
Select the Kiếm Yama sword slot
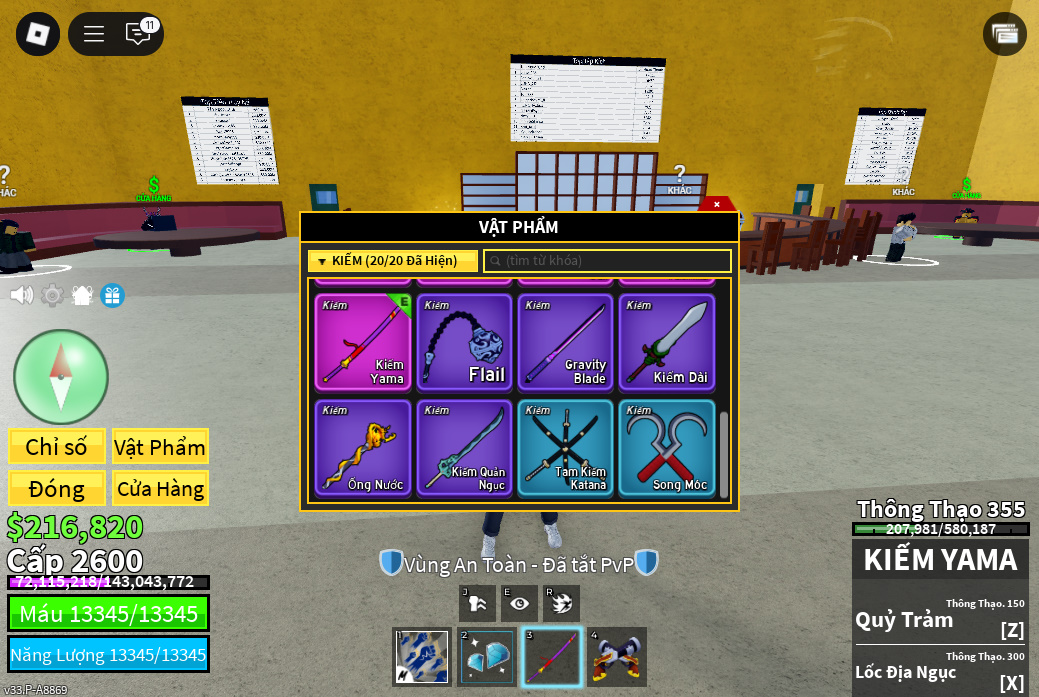[363, 342]
